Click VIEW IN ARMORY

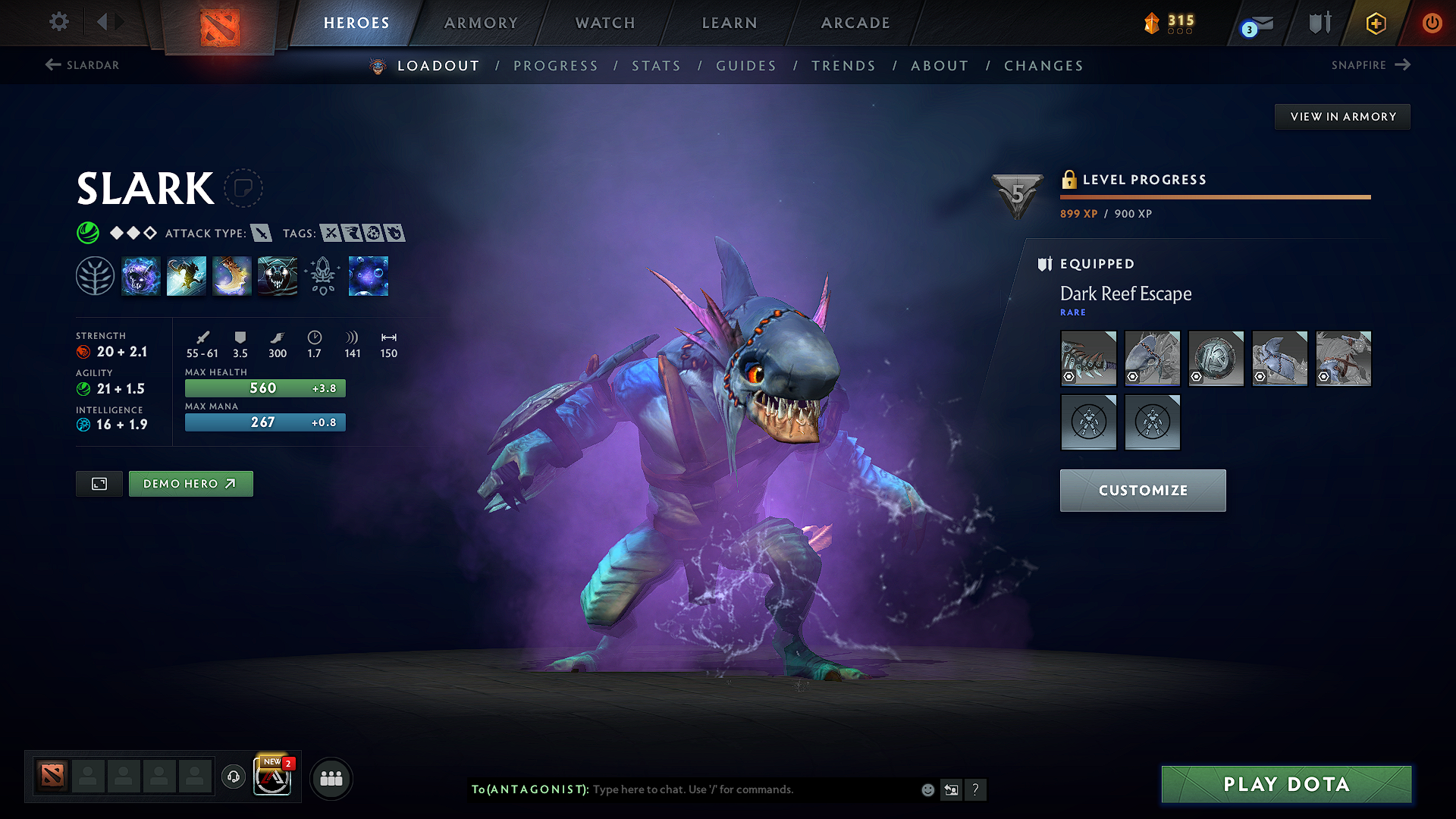1342,116
